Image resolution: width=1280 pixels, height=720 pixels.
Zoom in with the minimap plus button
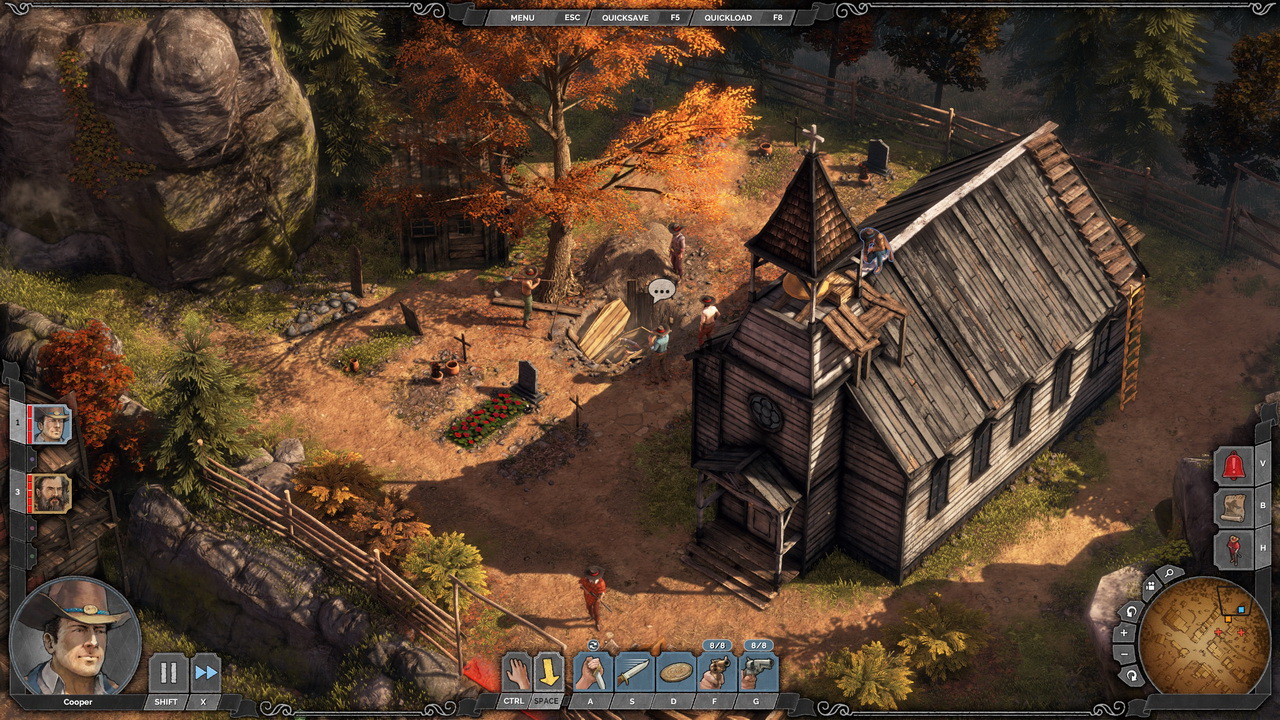pos(1124,633)
